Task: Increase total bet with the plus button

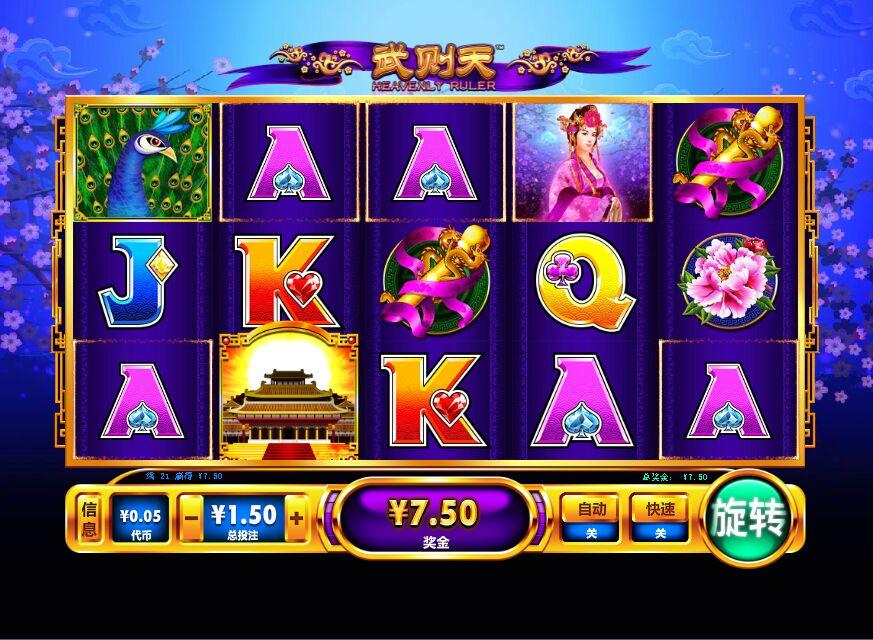Action: 296,519
